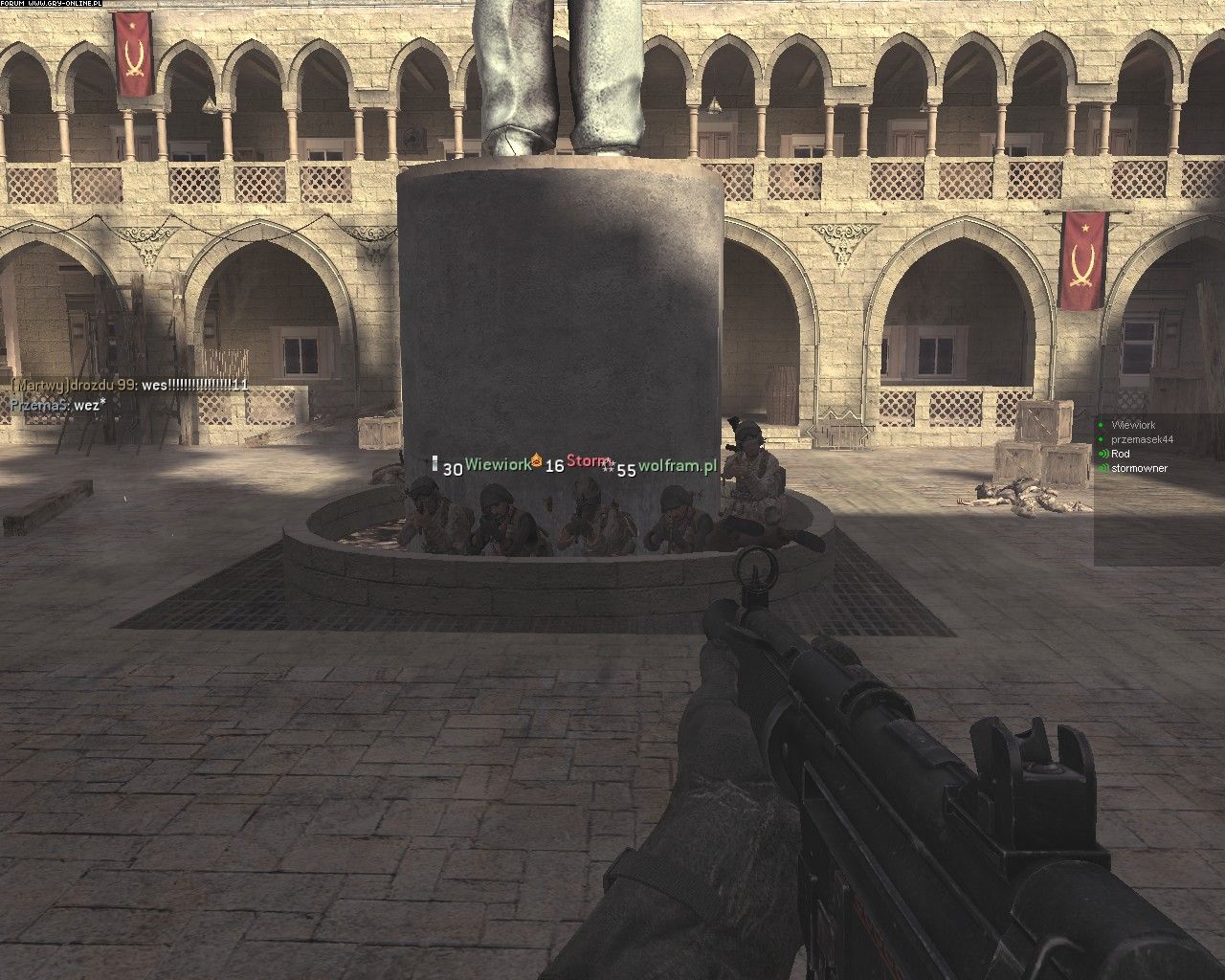Select Wiewiork in the voice player list
The width and height of the screenshot is (1225, 980).
[1133, 425]
